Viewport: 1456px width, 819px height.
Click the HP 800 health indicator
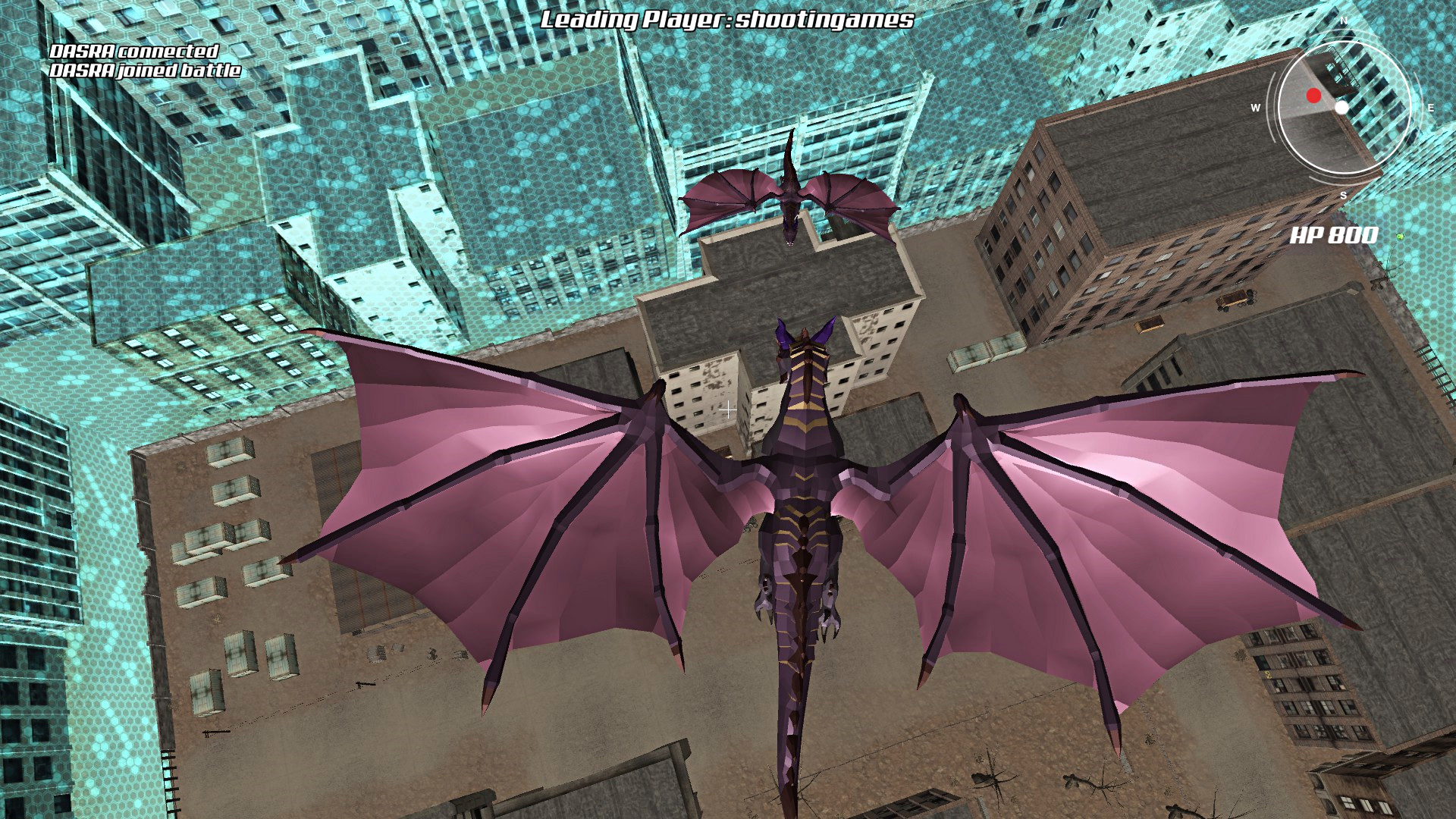(x=1335, y=234)
